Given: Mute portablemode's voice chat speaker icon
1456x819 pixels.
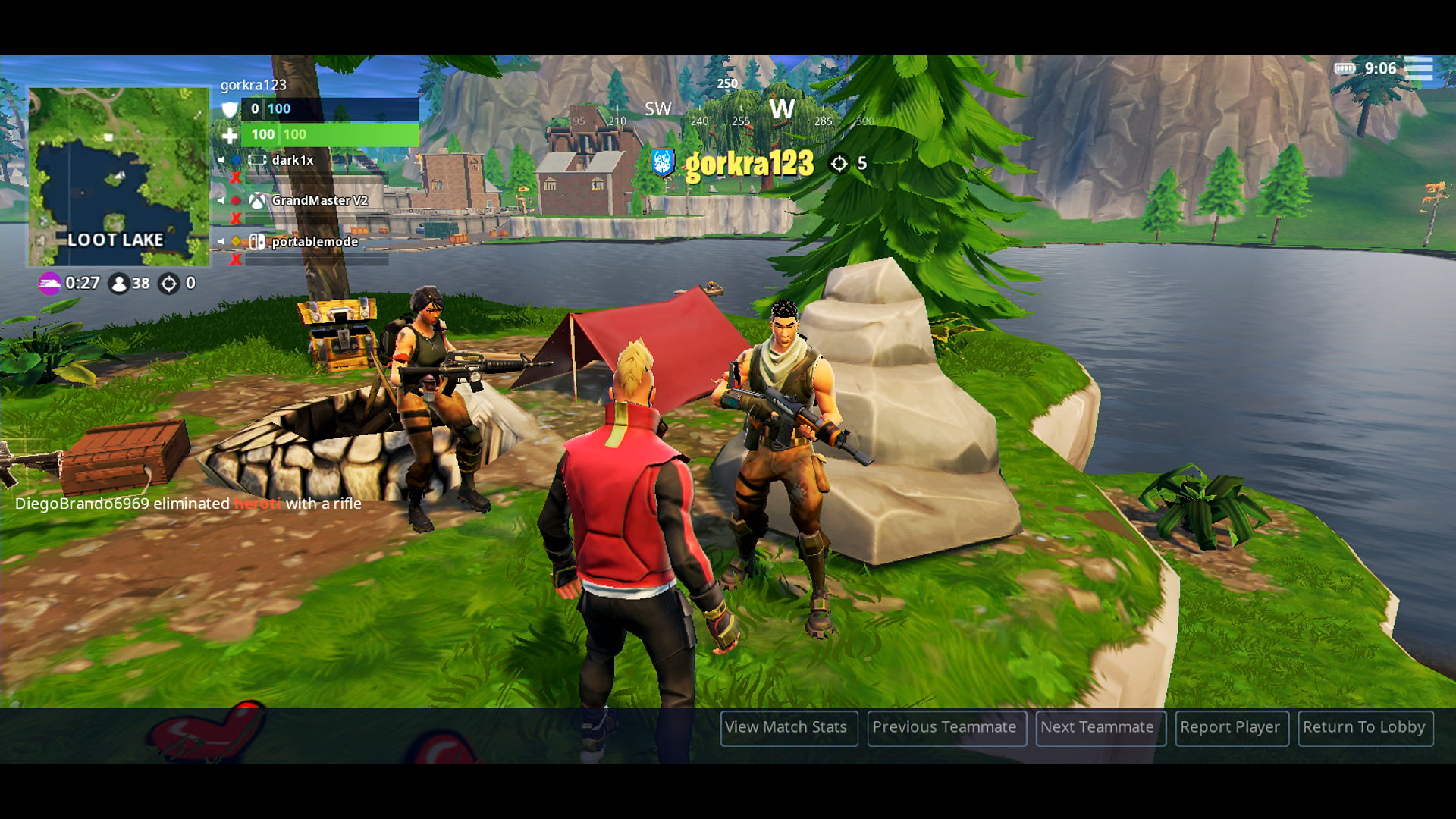Looking at the screenshot, I should point(220,242).
